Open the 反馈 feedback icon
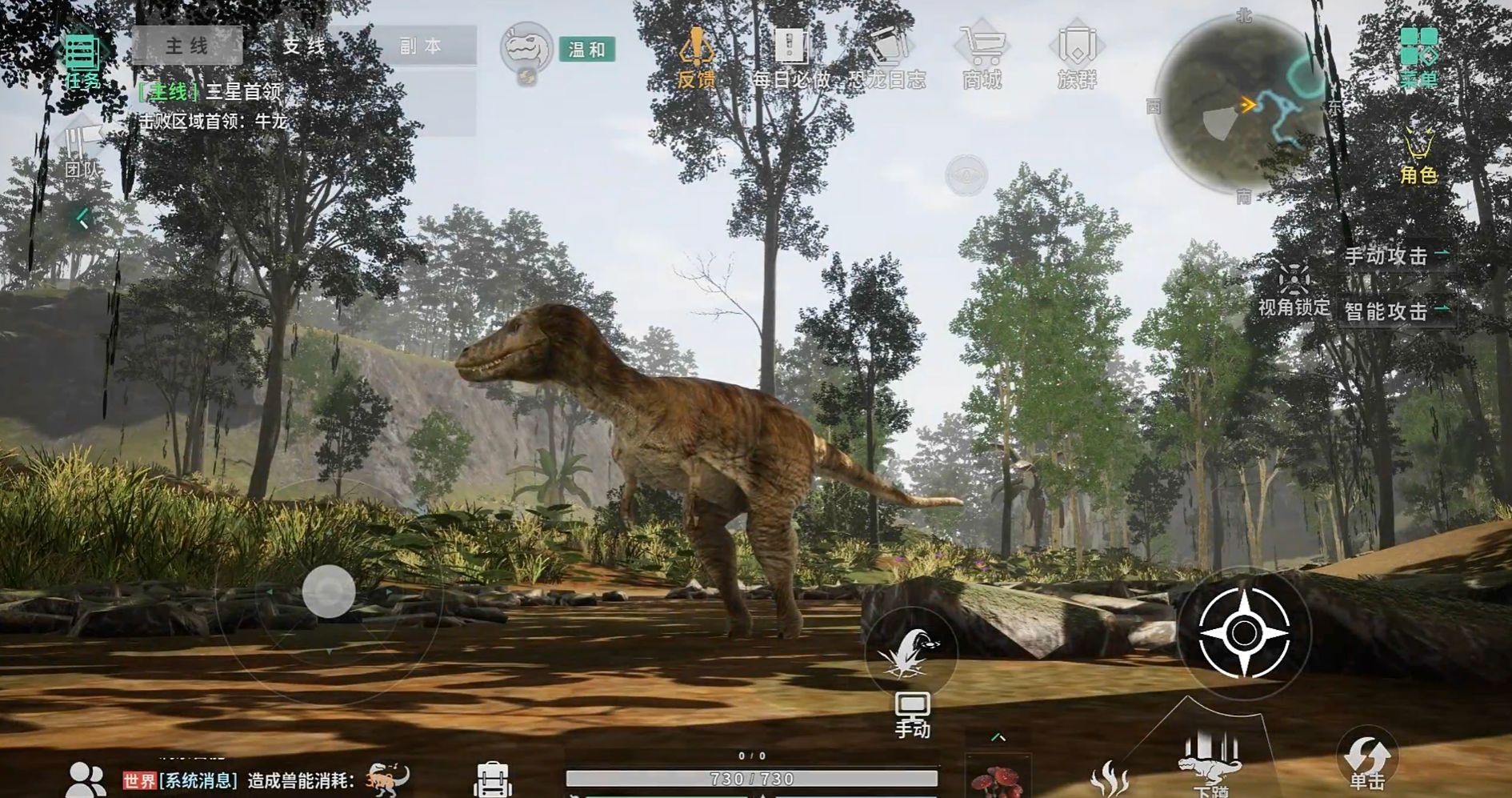Viewport: 1512px width, 798px height. [x=696, y=56]
